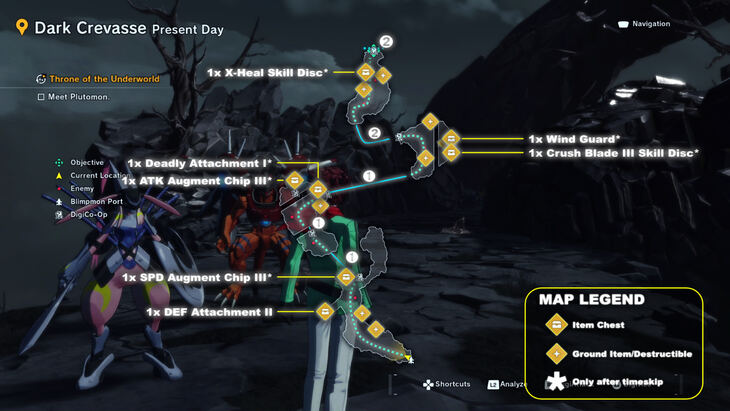The width and height of the screenshot is (730, 411).
Task: Choose the Blimpmon Port legend entry
Action: pos(96,201)
